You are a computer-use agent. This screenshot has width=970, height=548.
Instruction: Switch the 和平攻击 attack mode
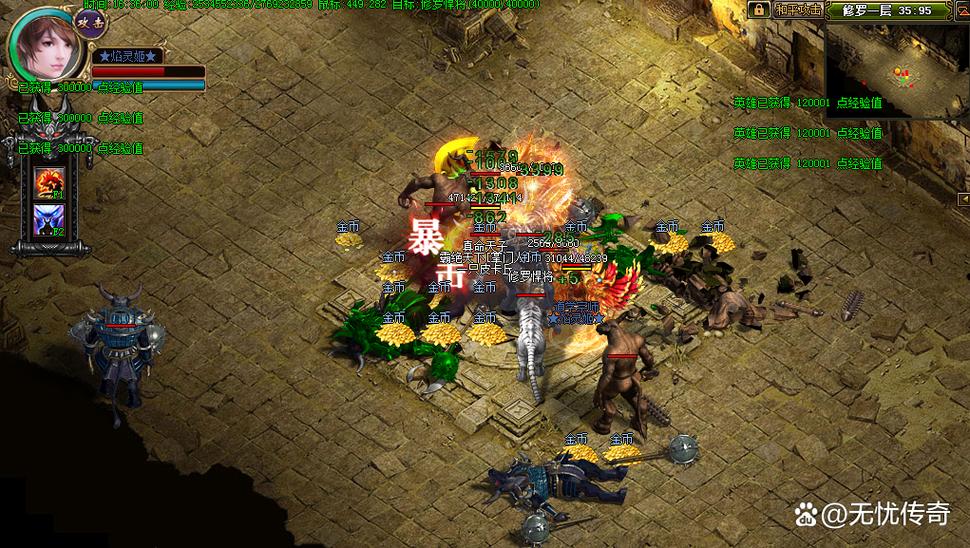point(798,10)
